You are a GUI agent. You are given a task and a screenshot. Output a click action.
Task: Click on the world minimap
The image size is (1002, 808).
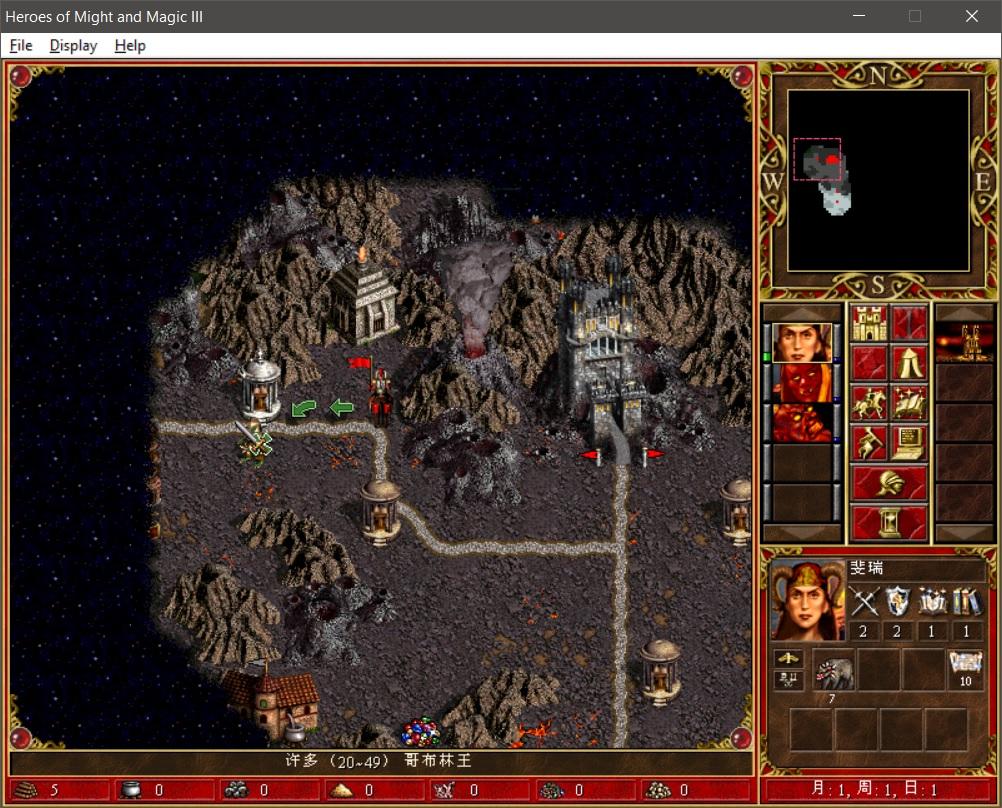[878, 181]
